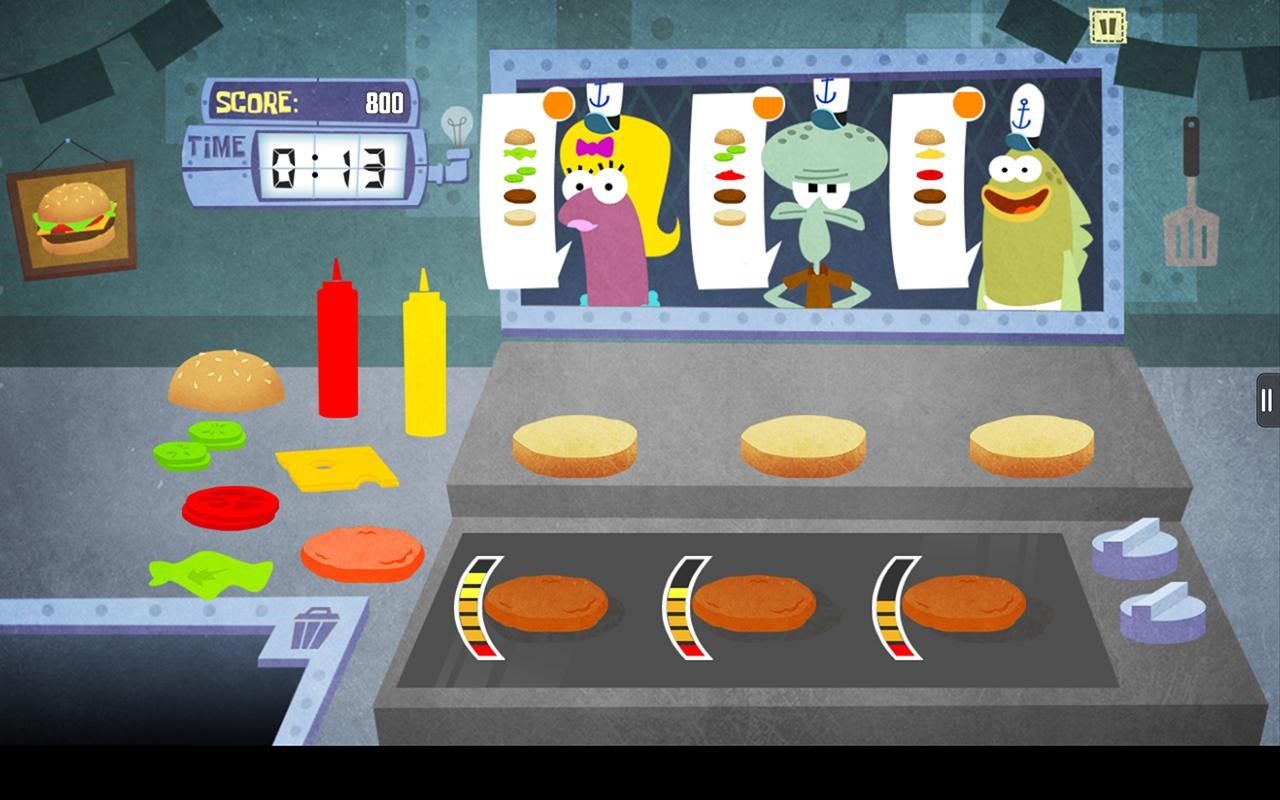Click the left bottom bun on the counter
Image resolution: width=1280 pixels, height=800 pixels.
[x=575, y=445]
